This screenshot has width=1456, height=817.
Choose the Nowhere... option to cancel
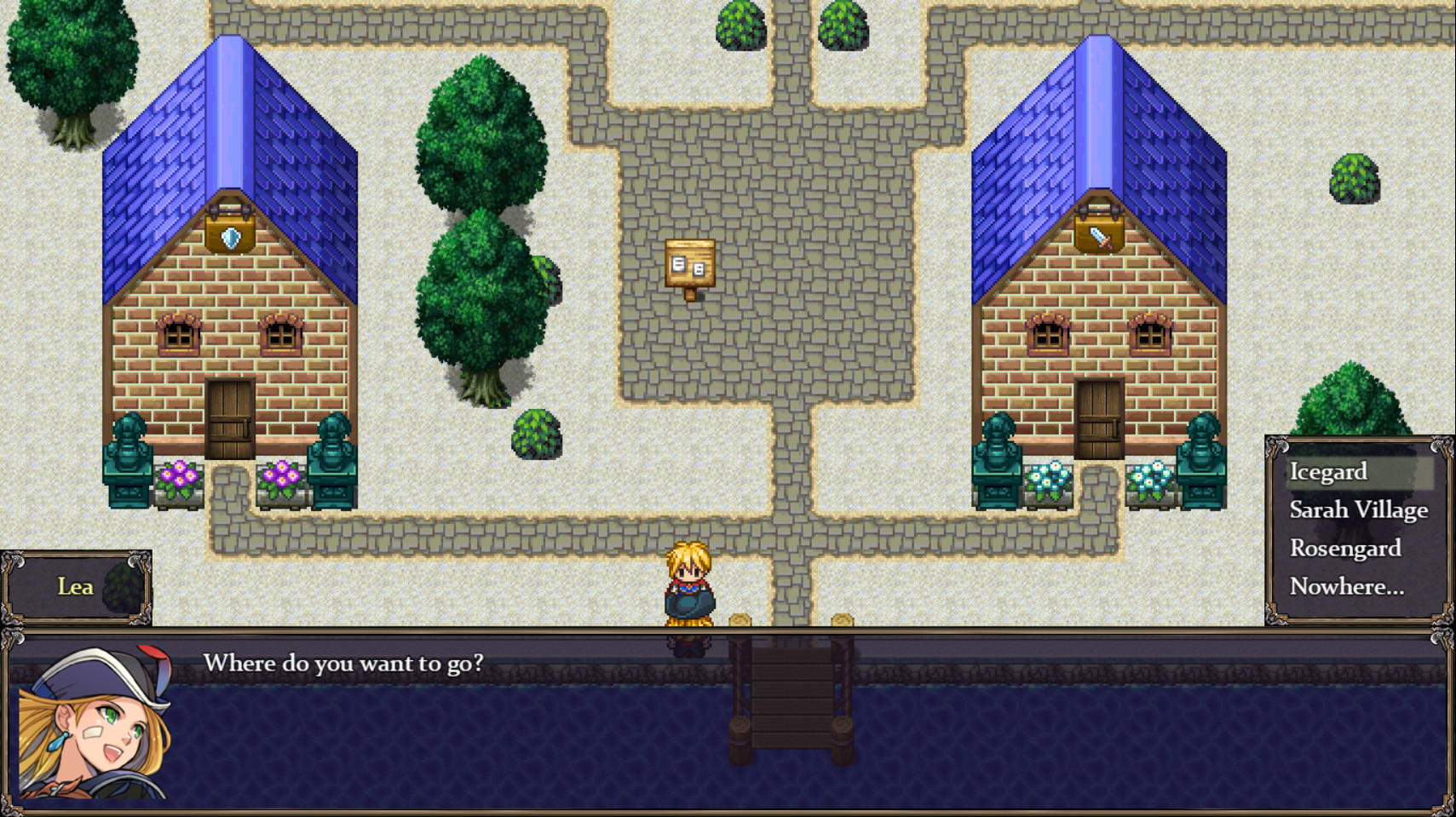(x=1346, y=587)
